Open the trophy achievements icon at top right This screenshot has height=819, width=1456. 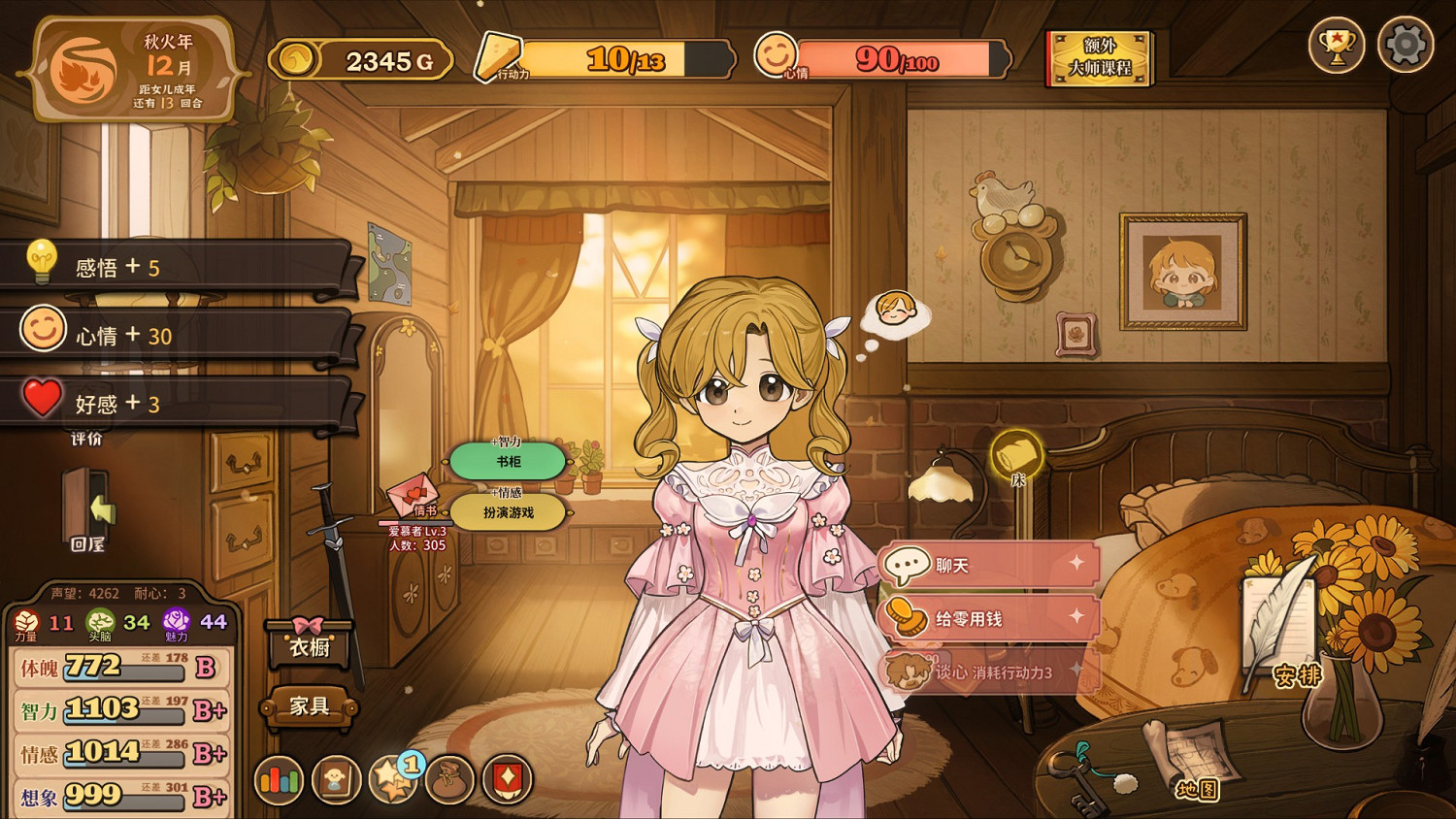click(x=1338, y=46)
